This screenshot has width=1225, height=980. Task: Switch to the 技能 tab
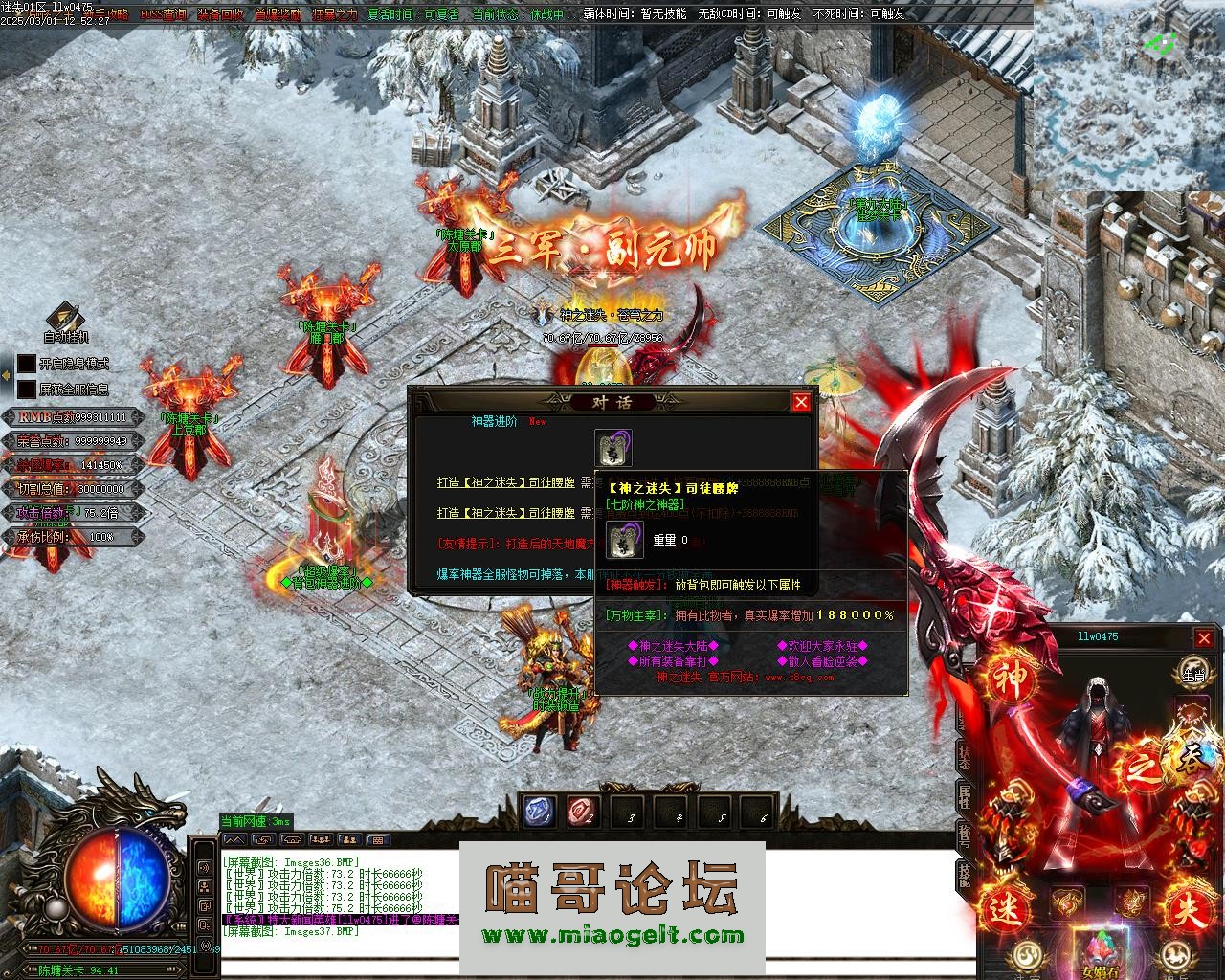[x=965, y=875]
